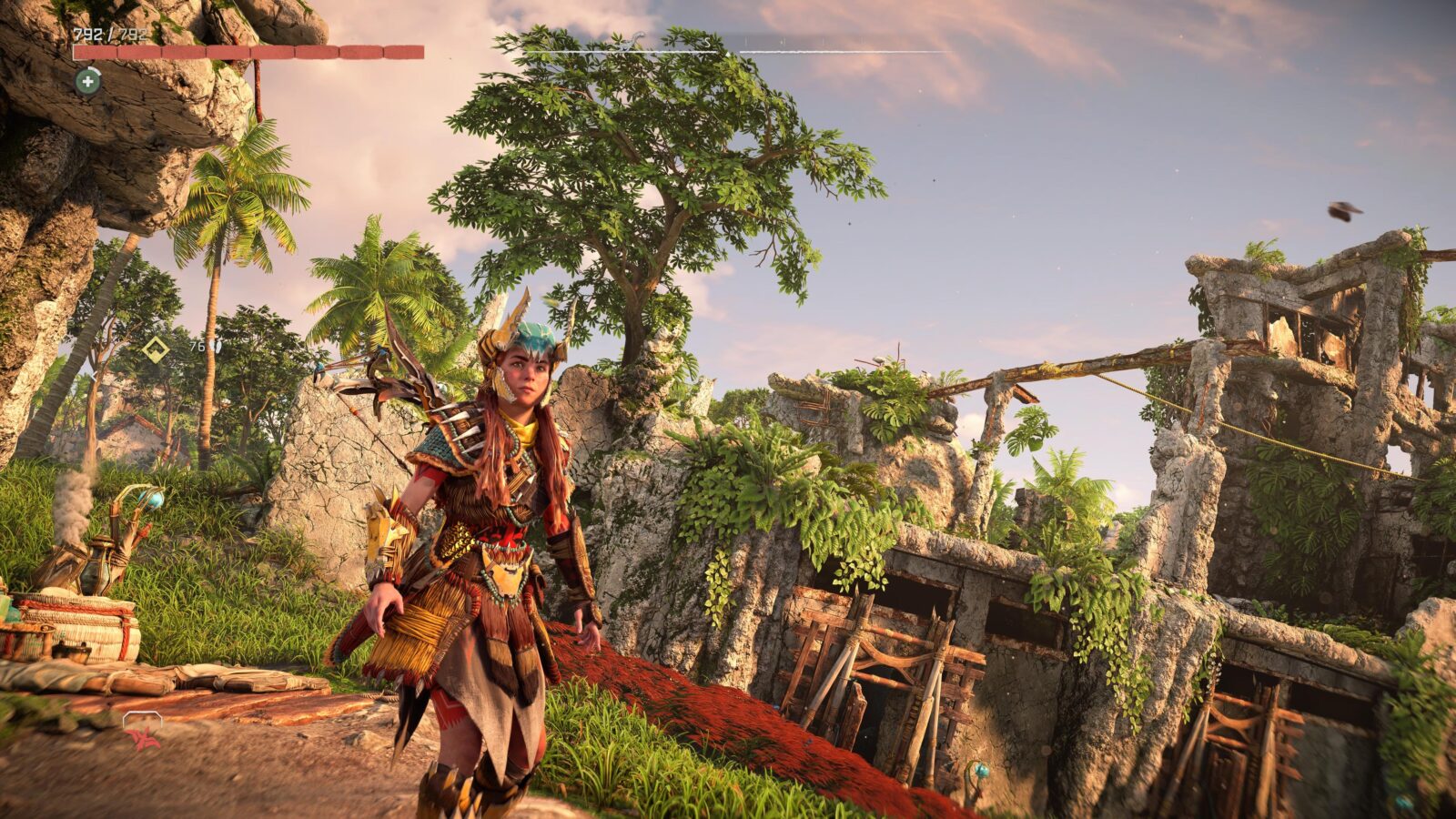The height and width of the screenshot is (819, 1456).
Task: Use the green medicine pouch icon
Action: (x=87, y=82)
